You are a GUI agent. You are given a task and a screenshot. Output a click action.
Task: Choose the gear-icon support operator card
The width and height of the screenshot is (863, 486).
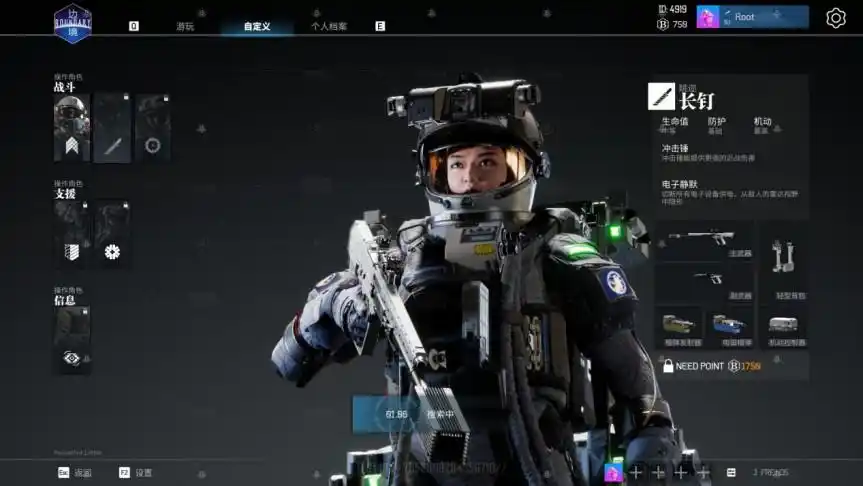click(x=112, y=234)
